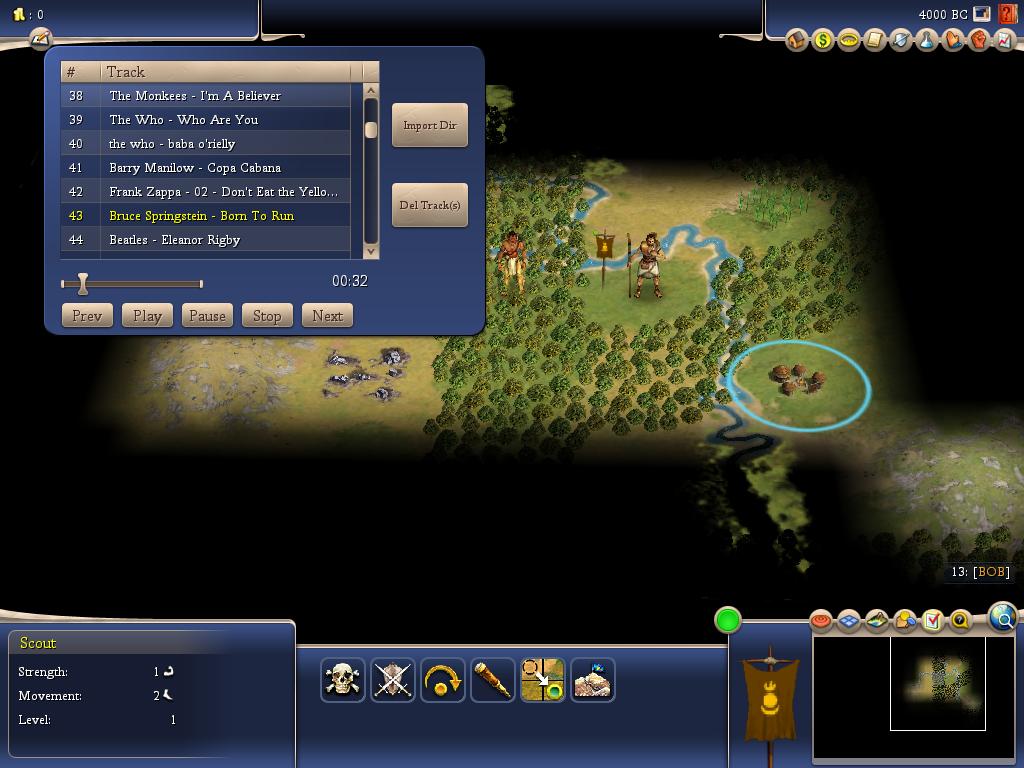Choose the Barry Manilow - Copa Cabana track
Image resolution: width=1024 pixels, height=768 pixels.
(x=195, y=168)
